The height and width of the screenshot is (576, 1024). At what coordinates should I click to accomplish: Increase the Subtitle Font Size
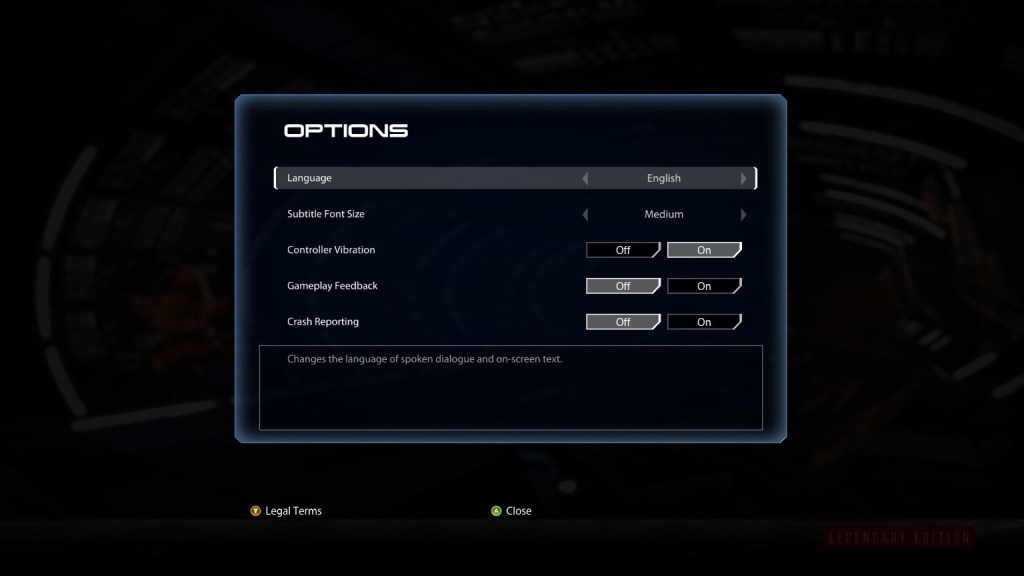coord(743,215)
